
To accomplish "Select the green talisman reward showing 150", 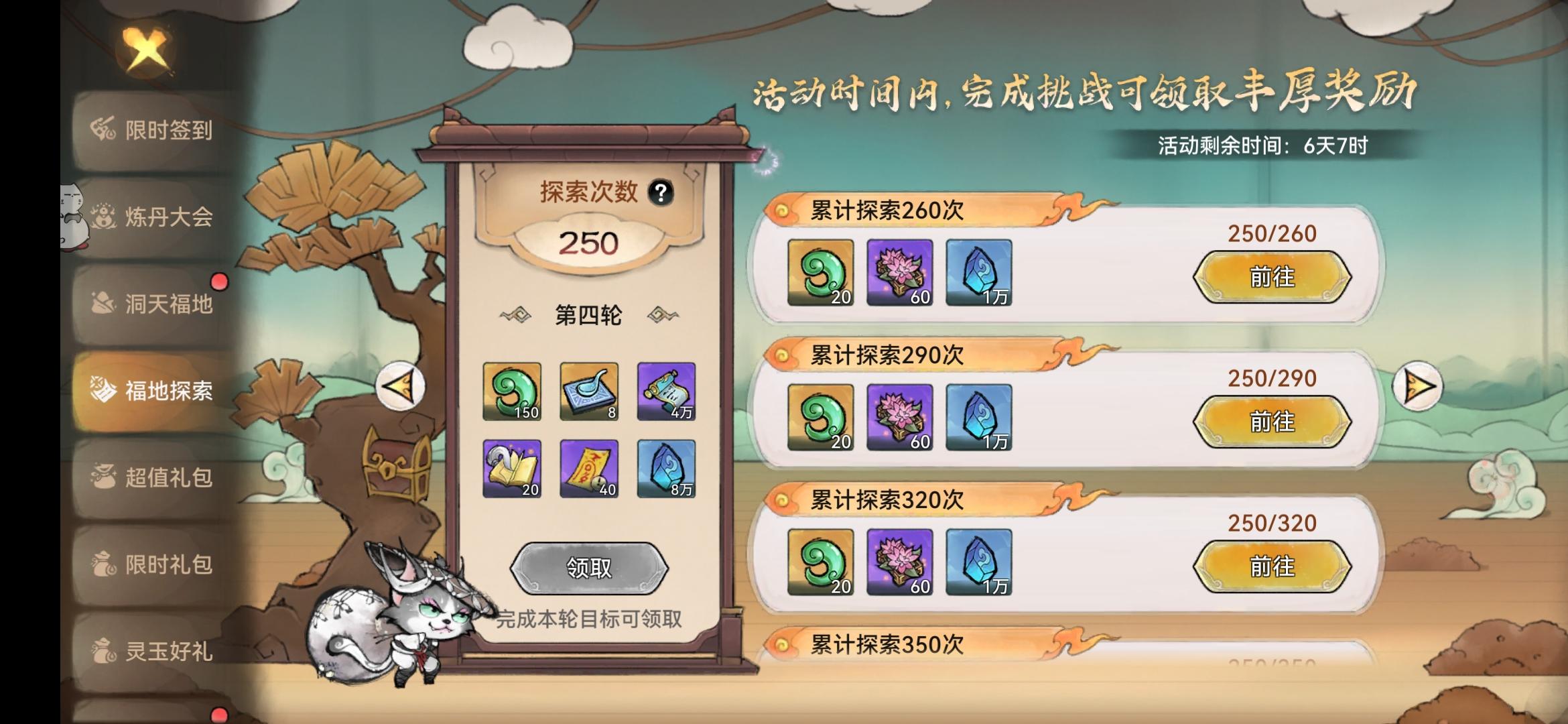I will point(512,393).
